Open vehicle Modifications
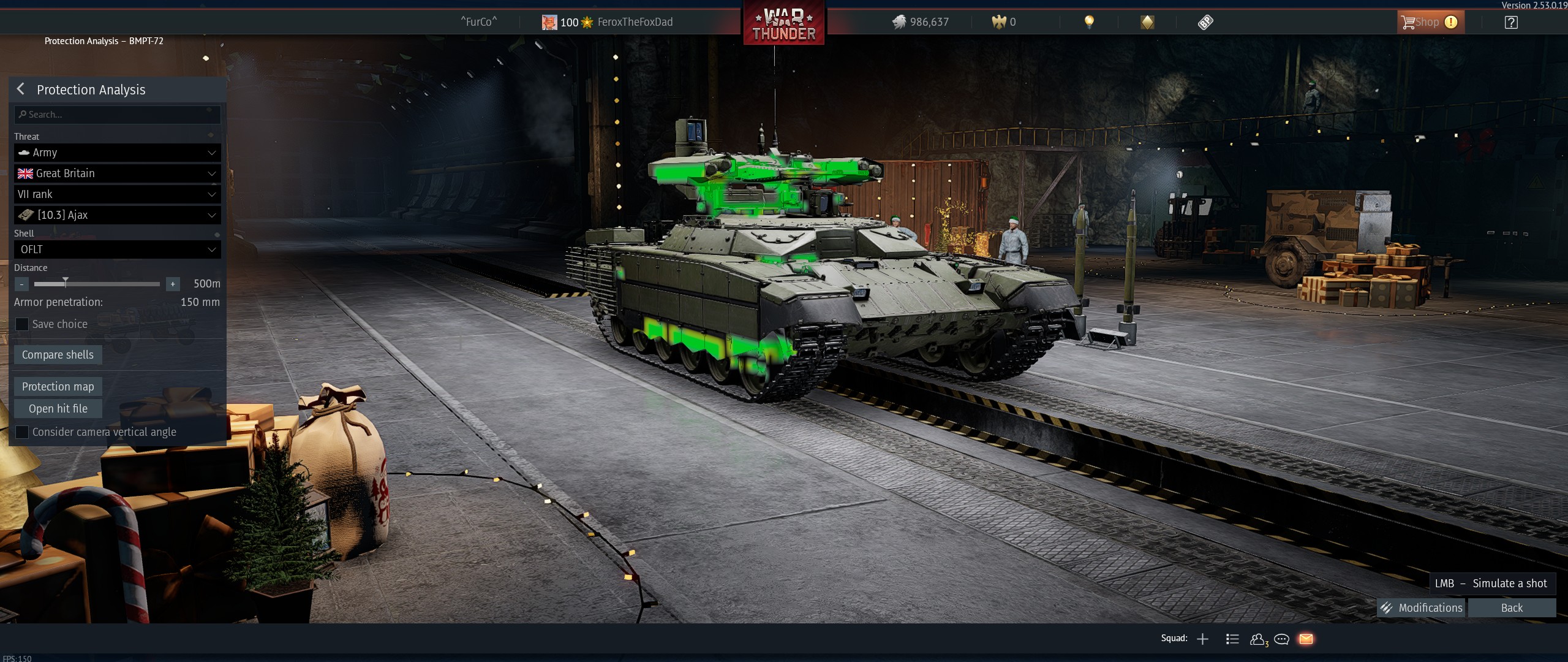 [1421, 608]
